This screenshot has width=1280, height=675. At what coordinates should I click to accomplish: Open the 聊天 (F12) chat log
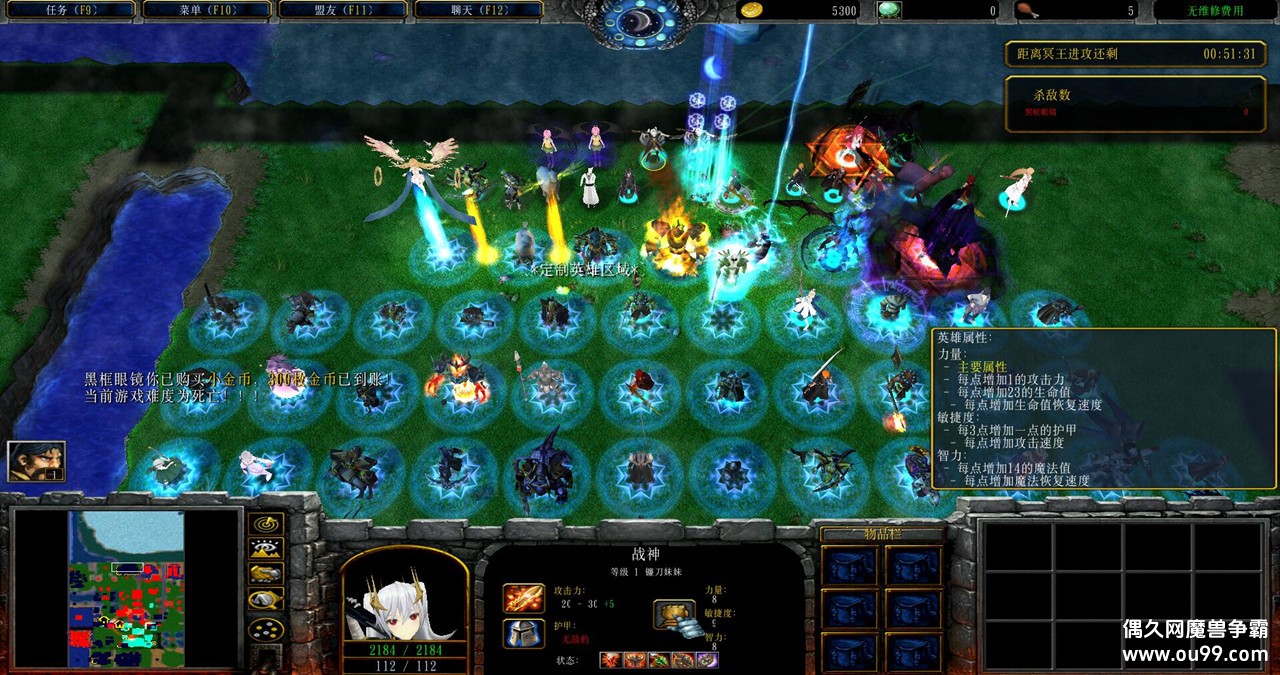tap(477, 10)
